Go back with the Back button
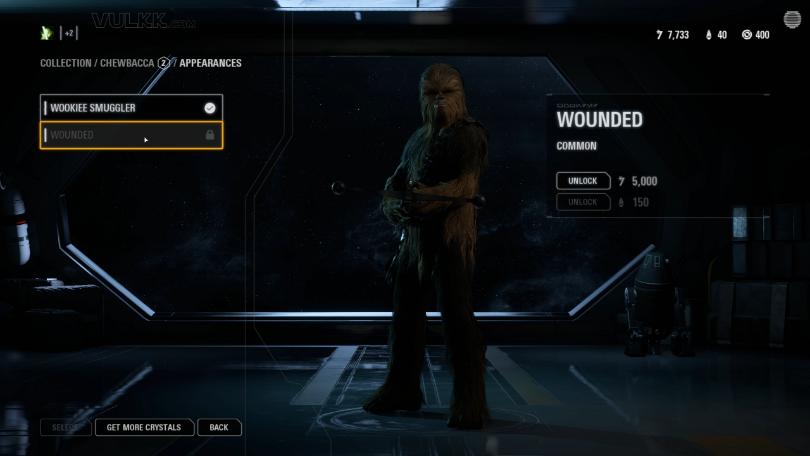The image size is (810, 456). click(219, 427)
